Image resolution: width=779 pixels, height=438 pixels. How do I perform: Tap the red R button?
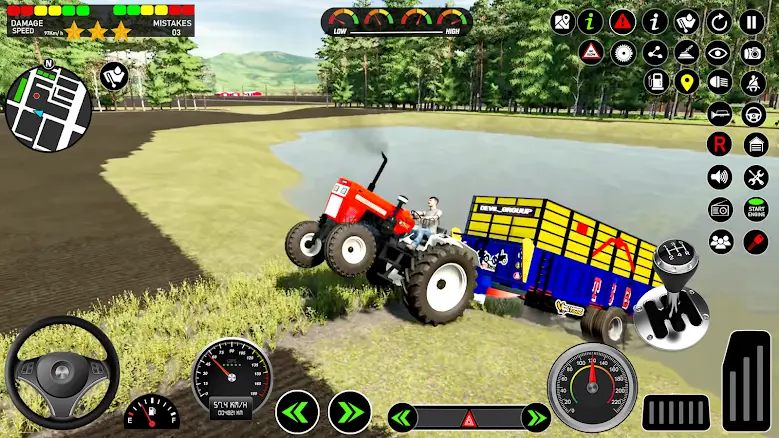[x=719, y=145]
